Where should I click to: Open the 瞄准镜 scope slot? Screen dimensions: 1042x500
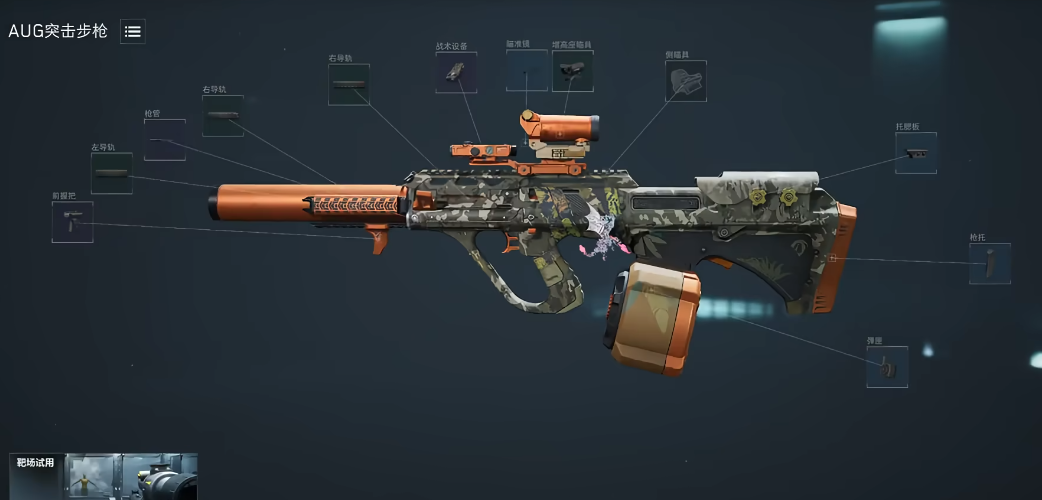(527, 71)
